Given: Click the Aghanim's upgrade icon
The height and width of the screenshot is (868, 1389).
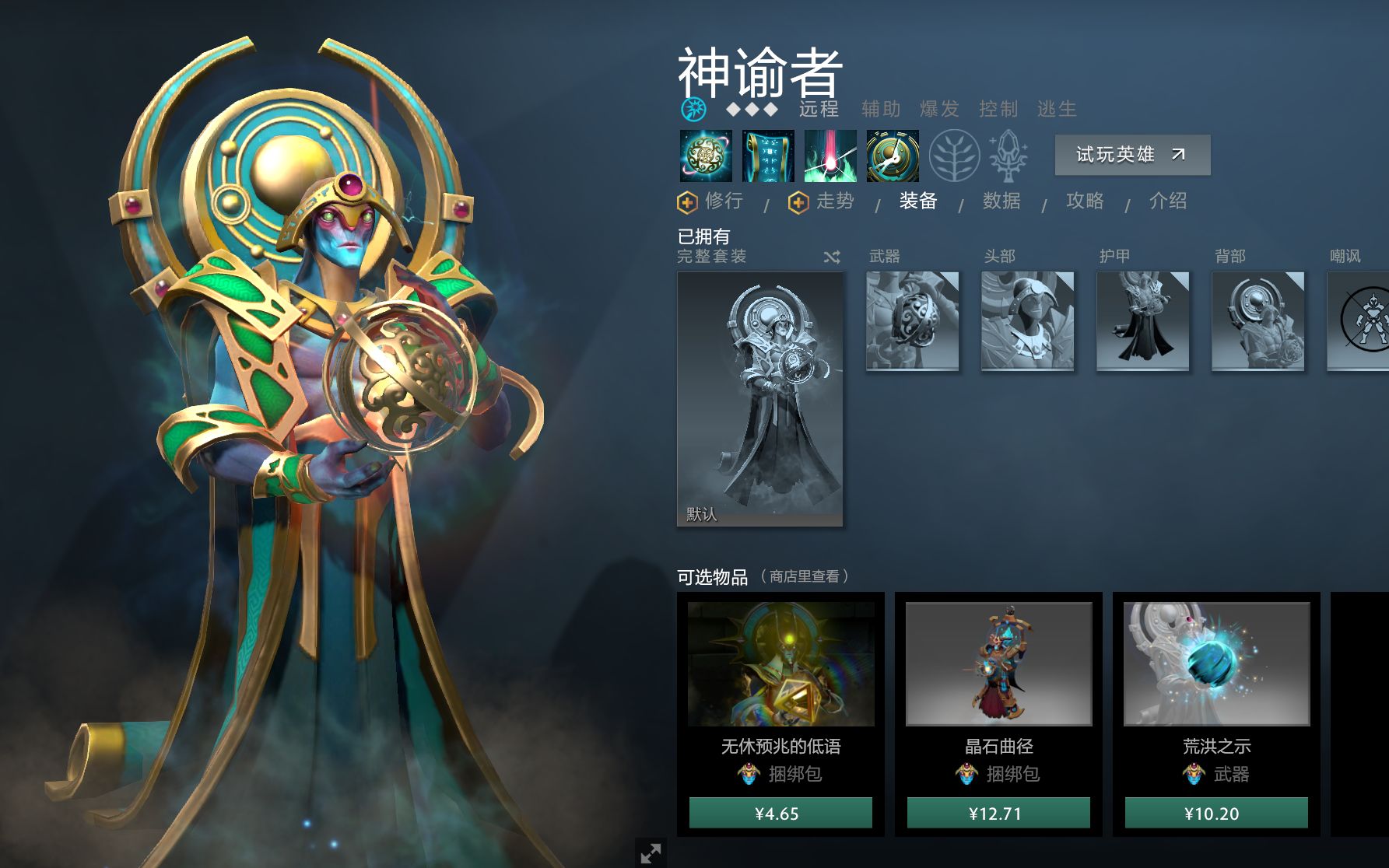Looking at the screenshot, I should coord(1010,156).
